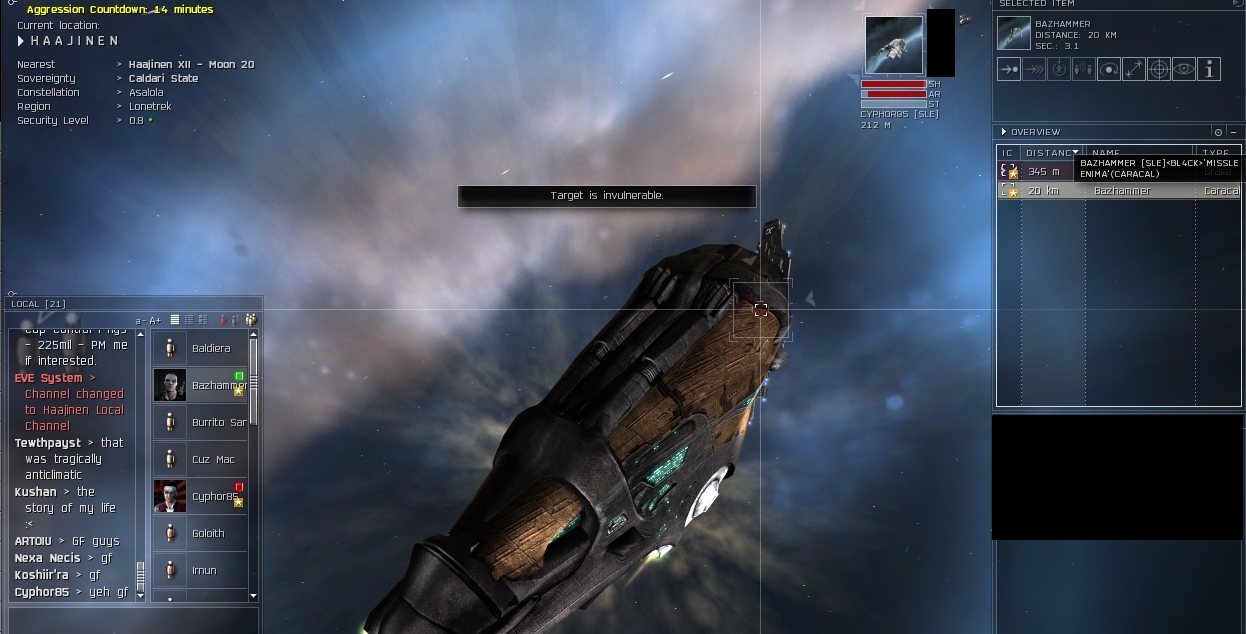Screen dimensions: 1246x634
Task: Open Overview settings circle button
Action: click(x=1218, y=132)
